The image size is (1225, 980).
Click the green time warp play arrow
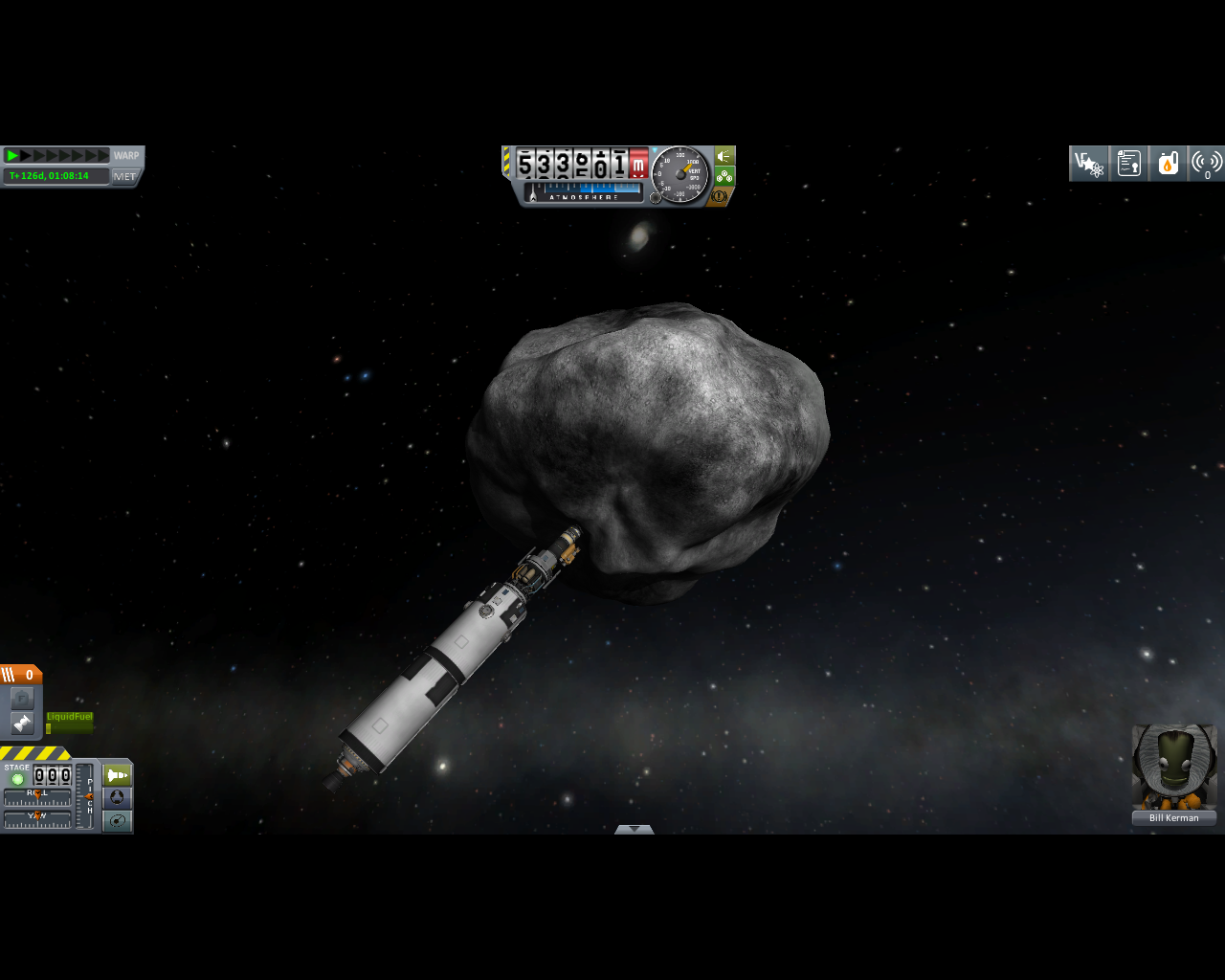click(x=12, y=156)
